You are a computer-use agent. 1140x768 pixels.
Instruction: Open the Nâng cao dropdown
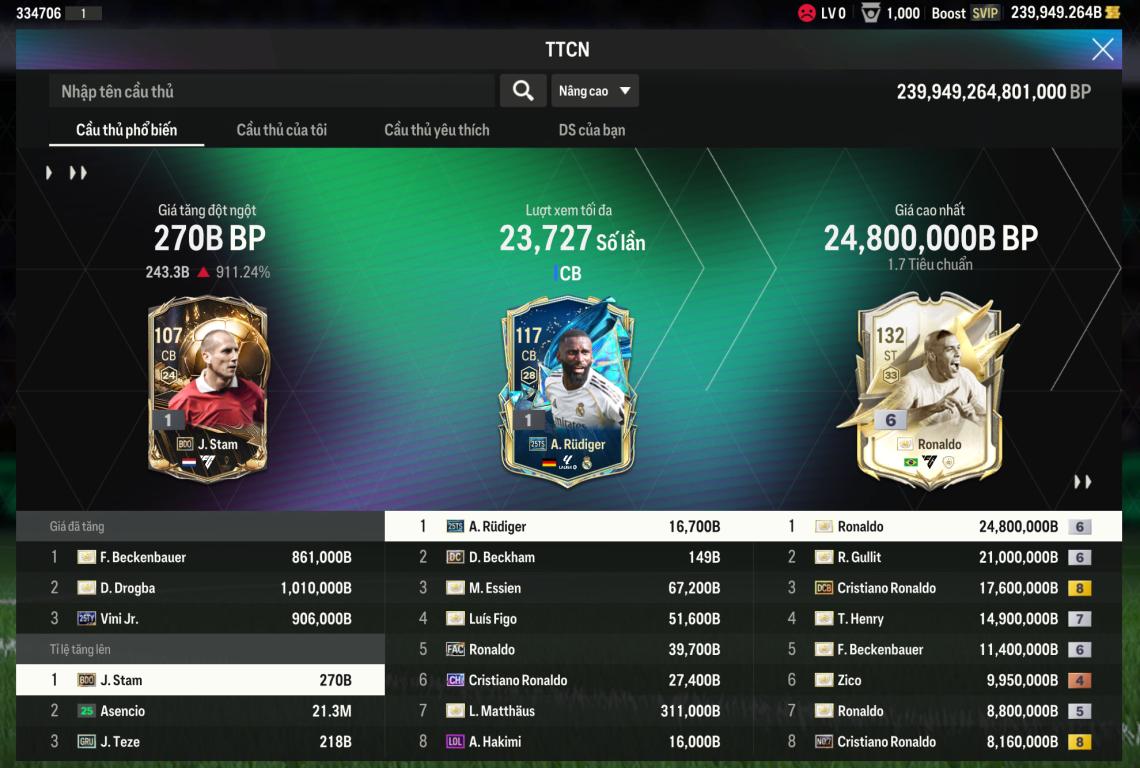point(595,91)
